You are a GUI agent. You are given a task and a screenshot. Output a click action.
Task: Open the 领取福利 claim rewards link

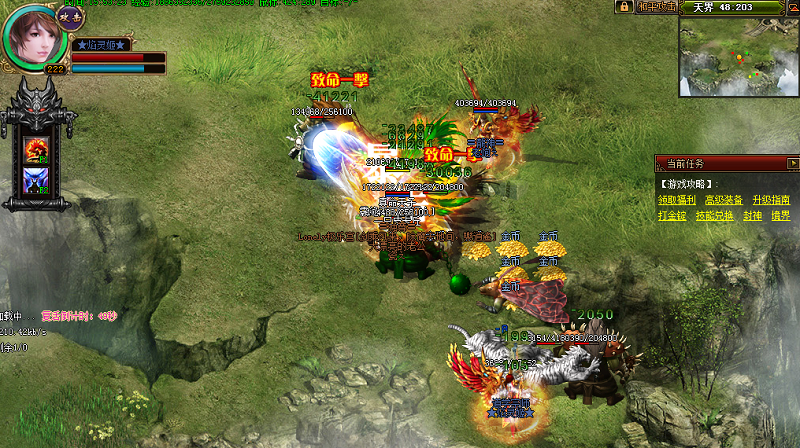click(x=675, y=200)
